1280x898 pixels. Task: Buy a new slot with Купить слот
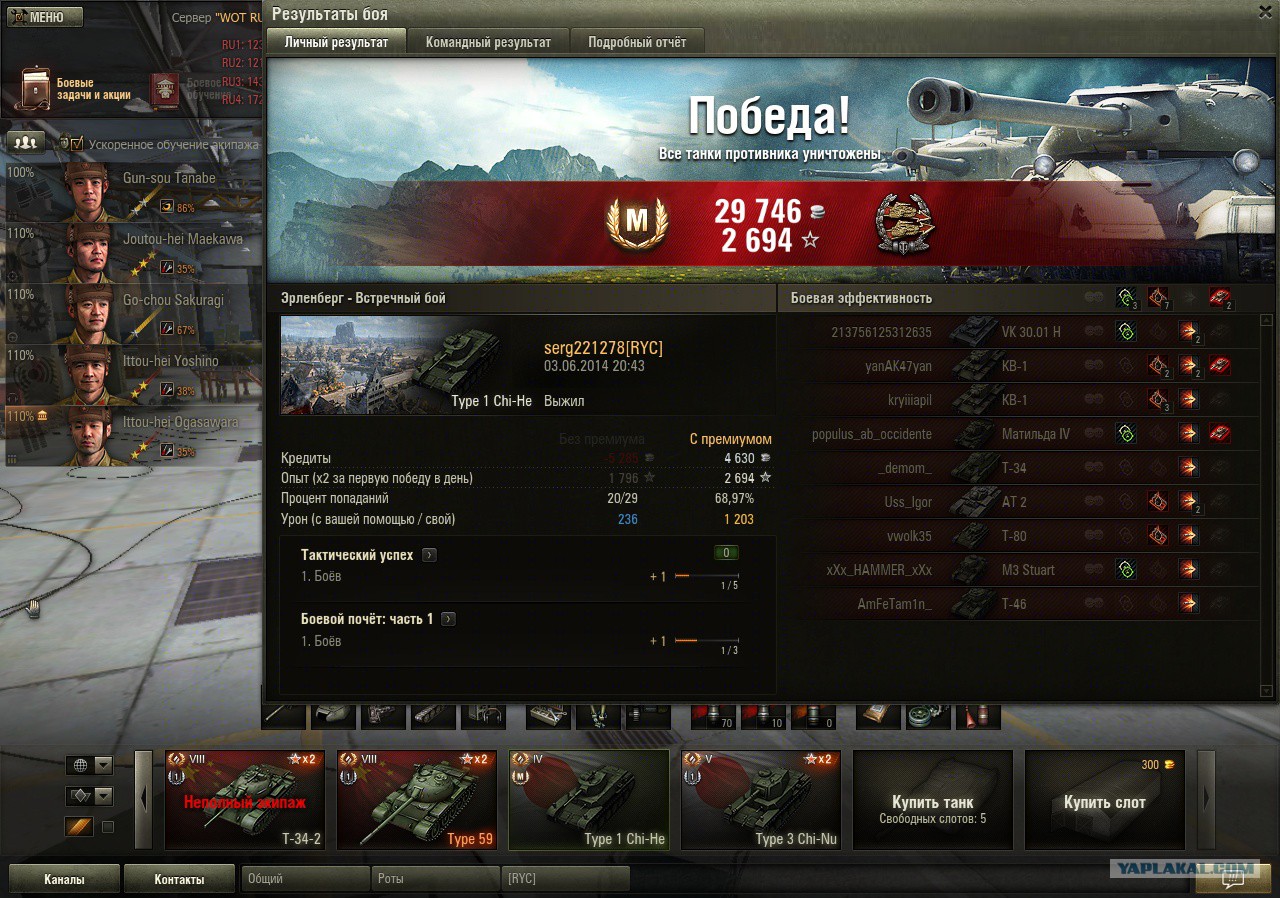pos(1105,800)
